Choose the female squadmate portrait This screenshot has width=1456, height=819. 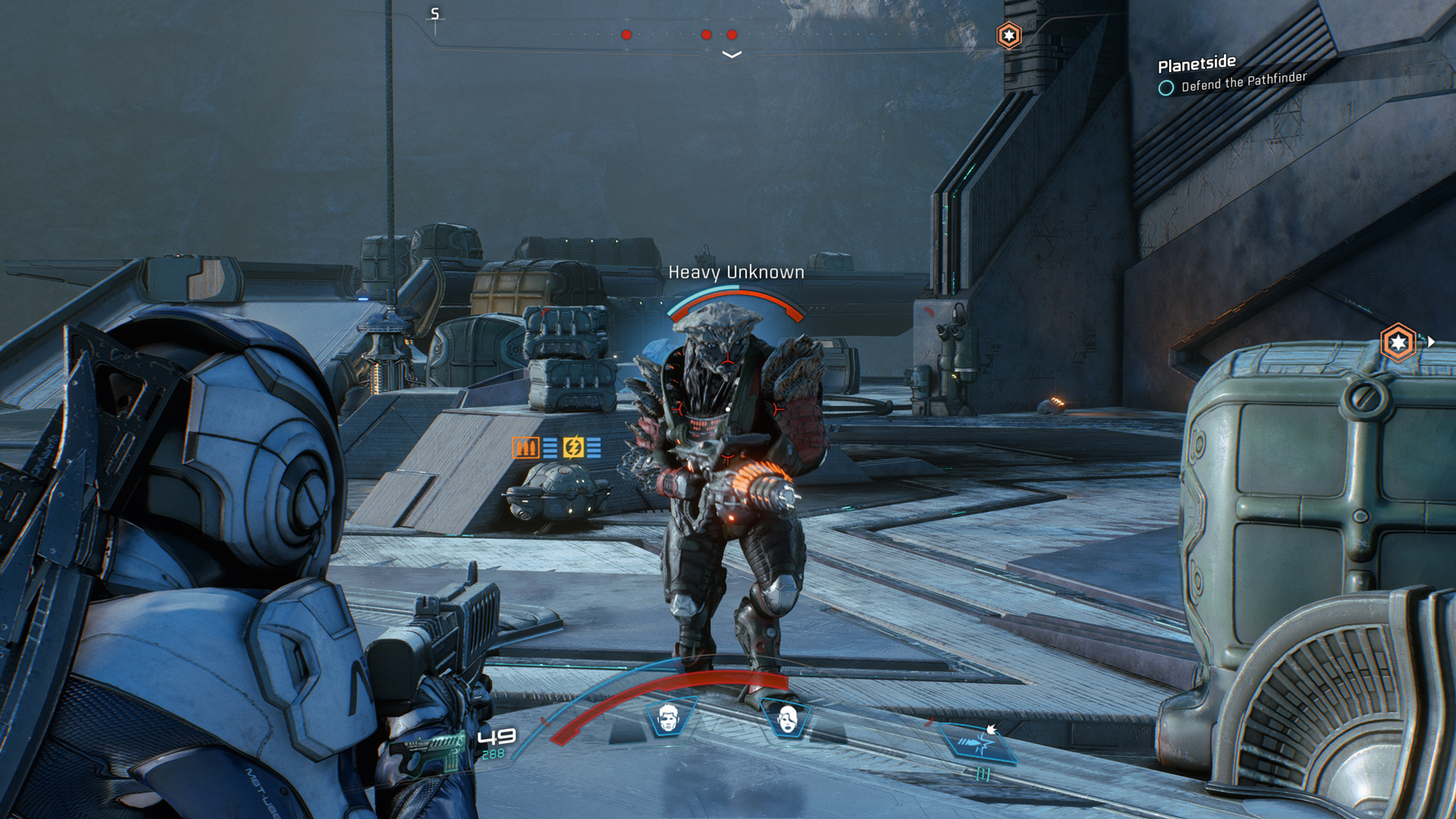pyautogui.click(x=787, y=718)
